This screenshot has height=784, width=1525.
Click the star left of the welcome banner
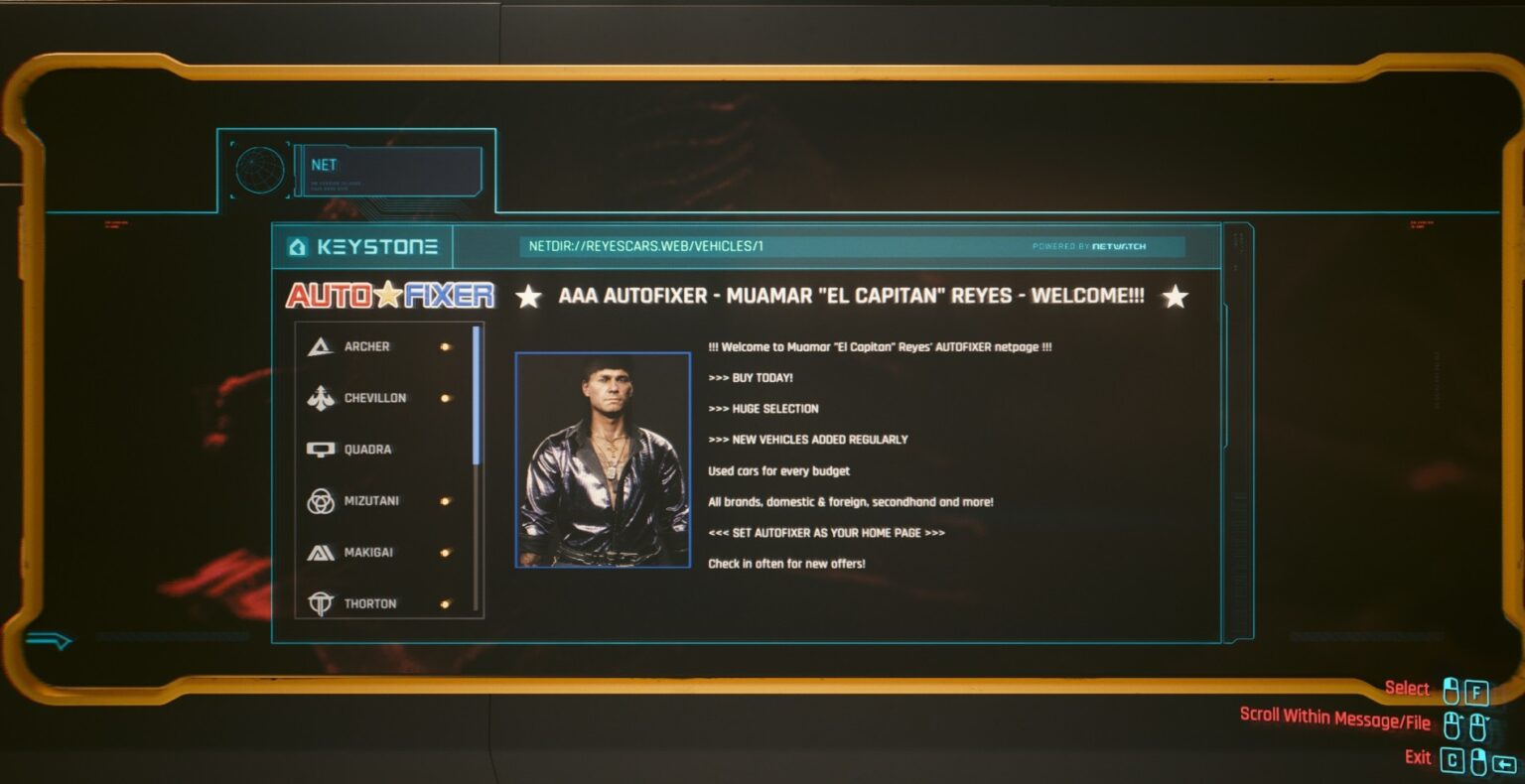tap(530, 296)
